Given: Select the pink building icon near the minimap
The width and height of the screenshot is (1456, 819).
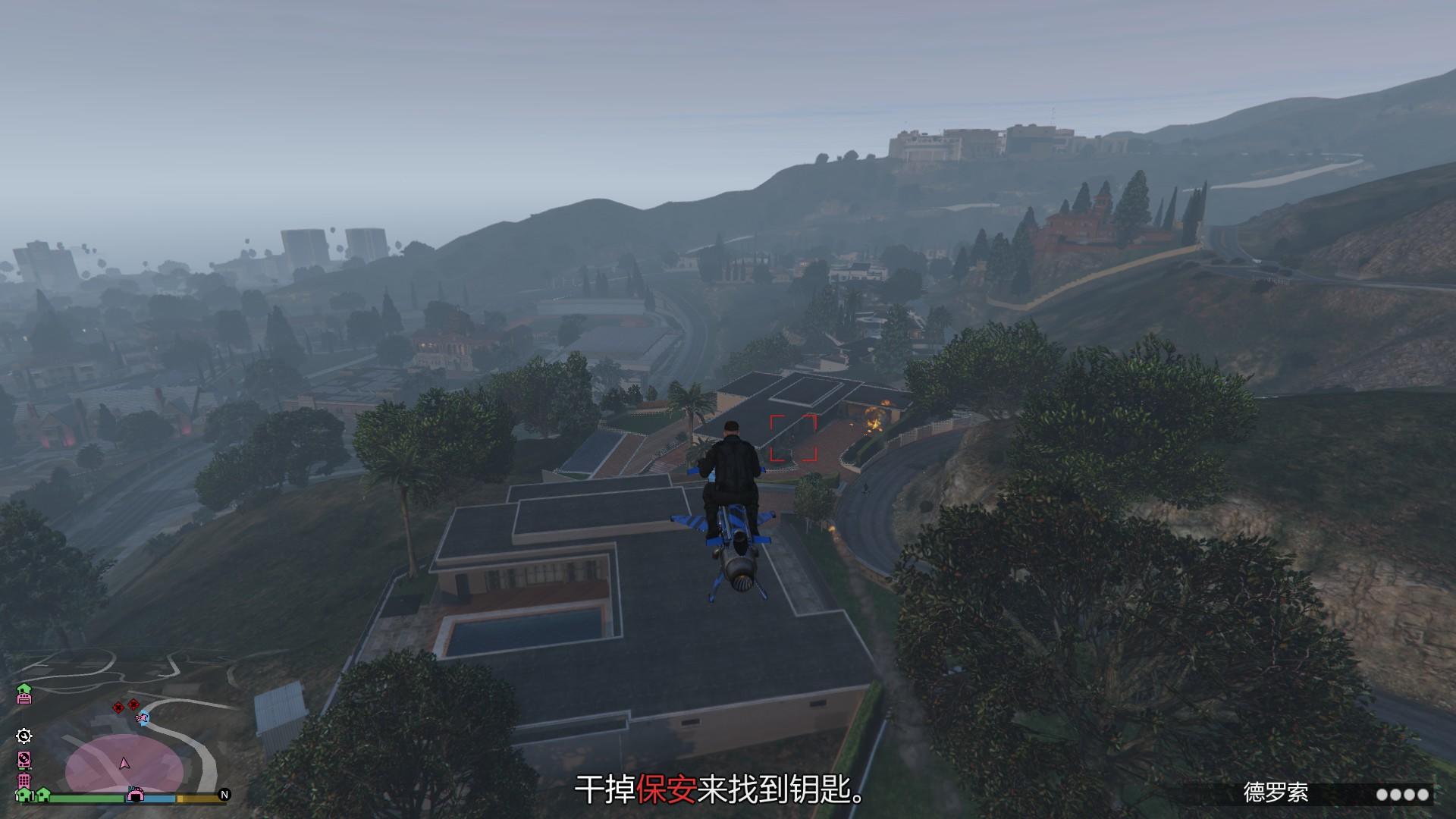Looking at the screenshot, I should (x=24, y=780).
